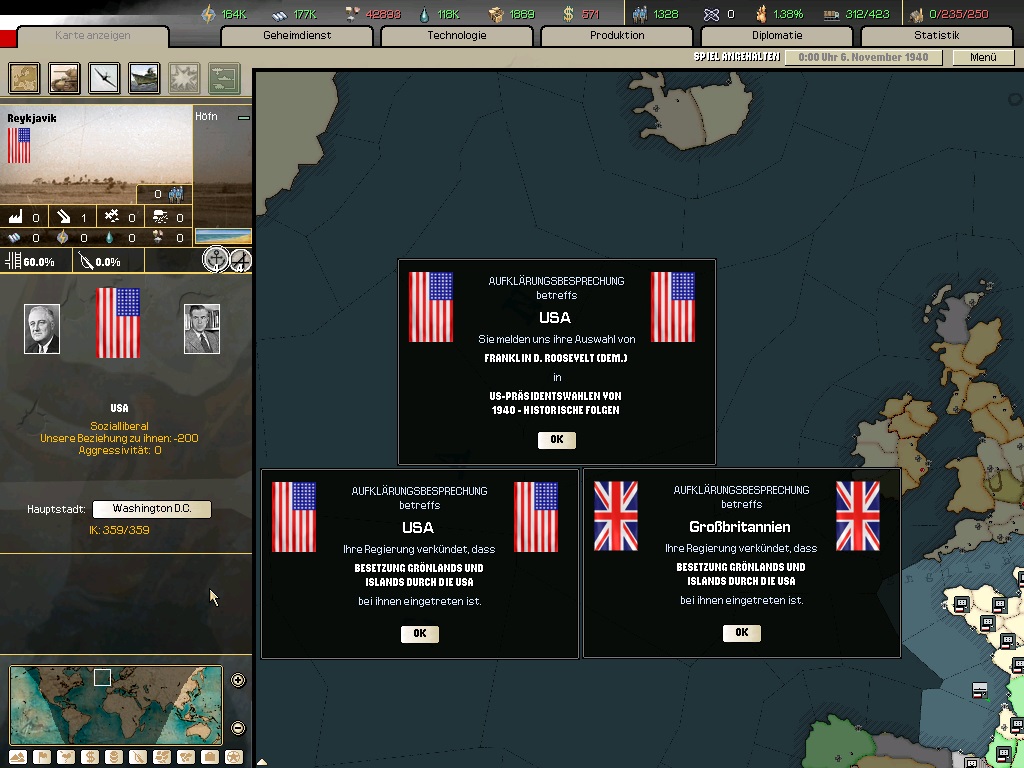
Task: Click the Washington D.C. capital button
Action: coord(152,509)
